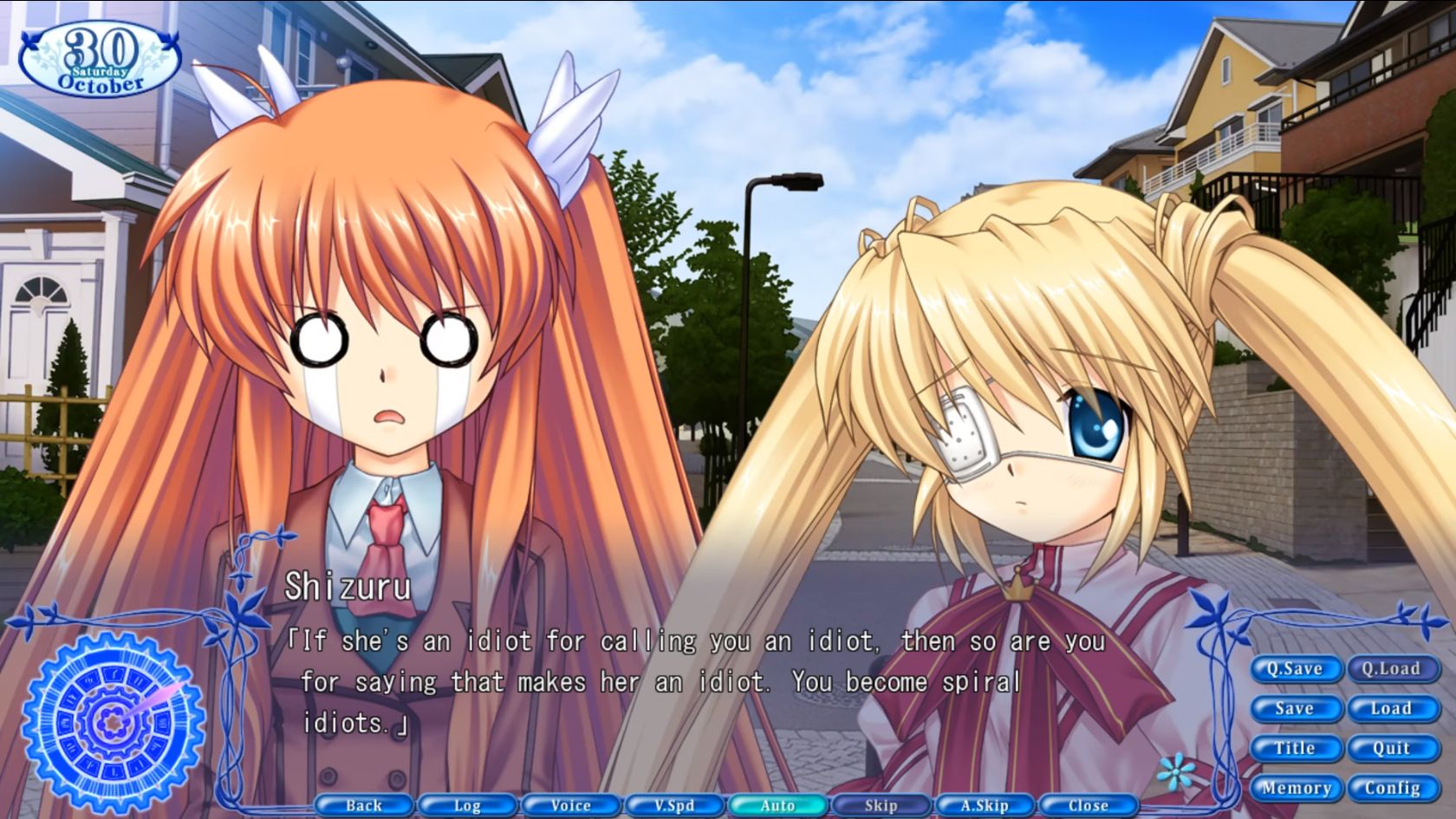1456x819 pixels.
Task: Load with the Q.Load button
Action: (x=1392, y=668)
